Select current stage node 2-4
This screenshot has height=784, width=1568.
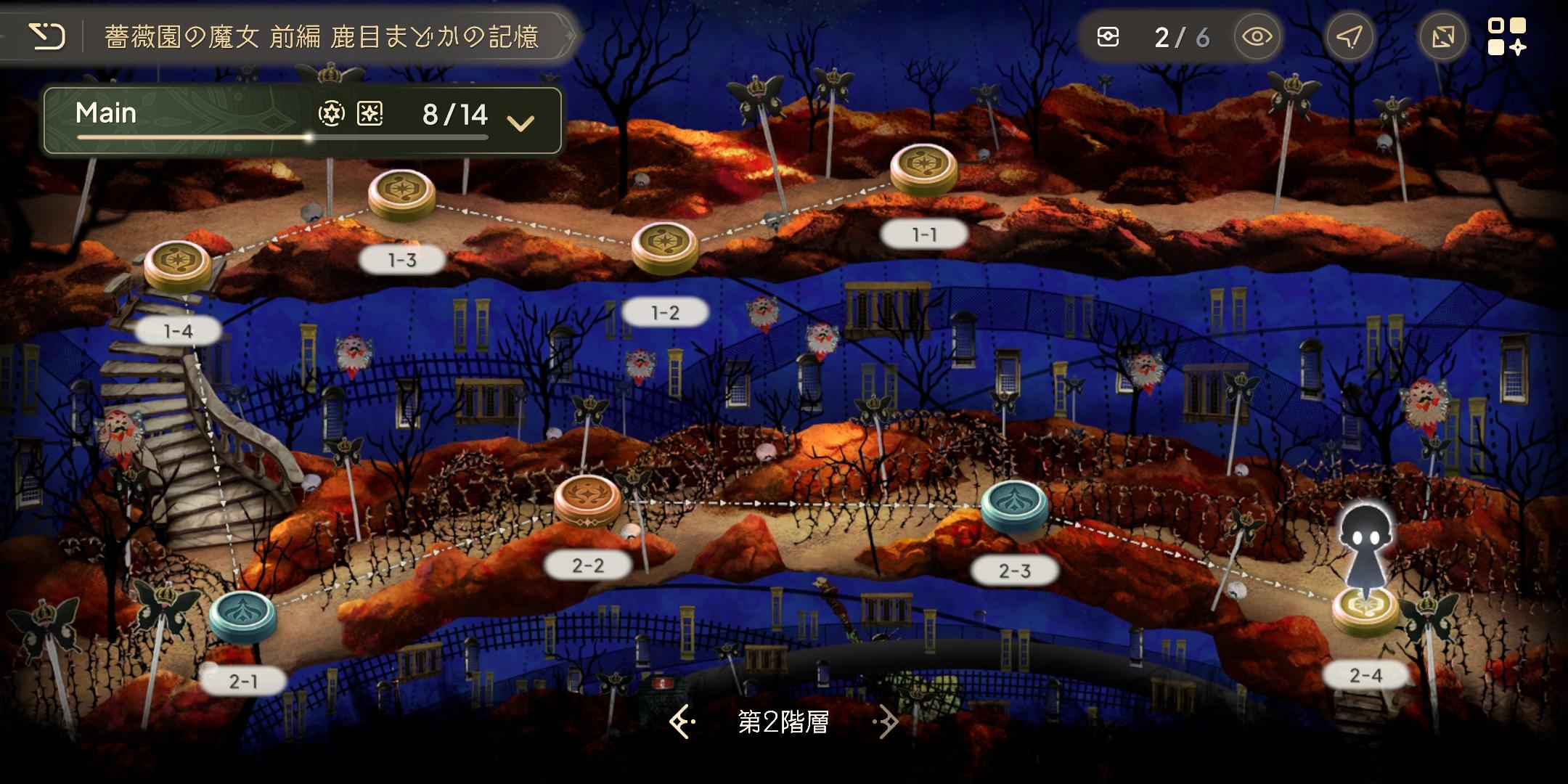(x=1365, y=608)
